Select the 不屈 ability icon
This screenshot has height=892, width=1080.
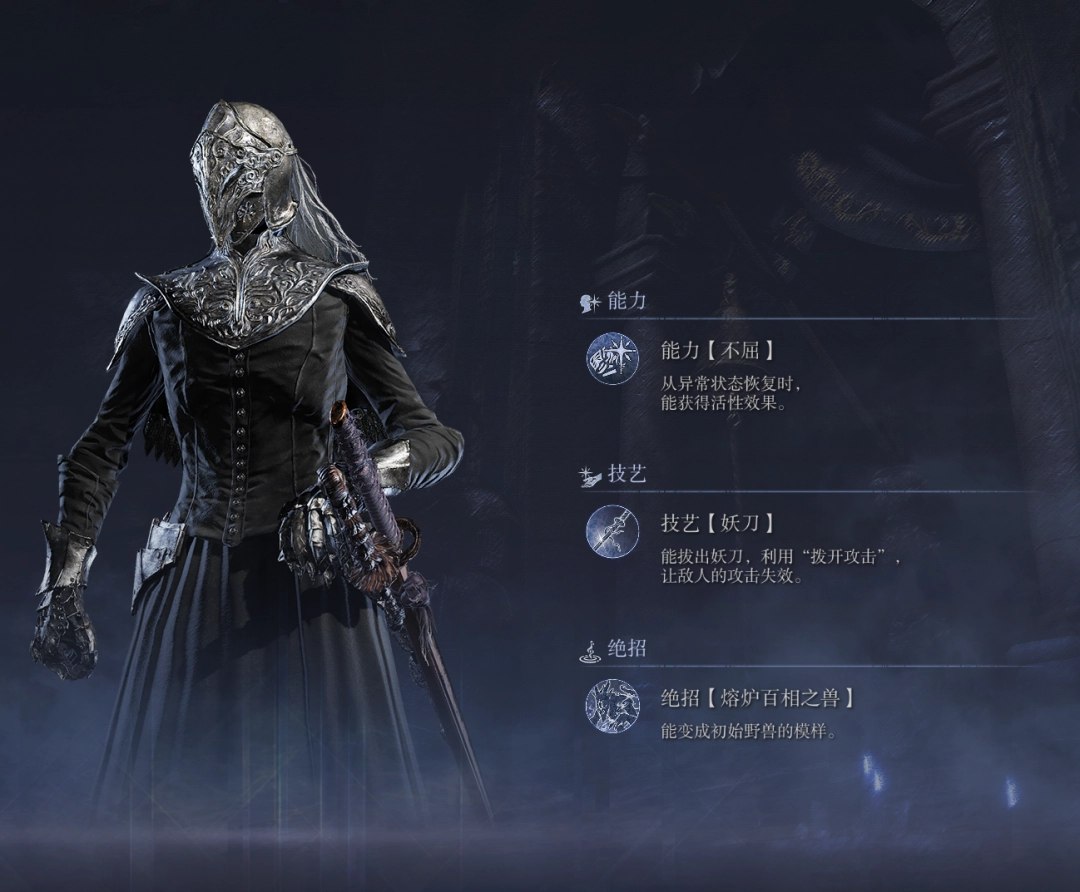(x=612, y=359)
